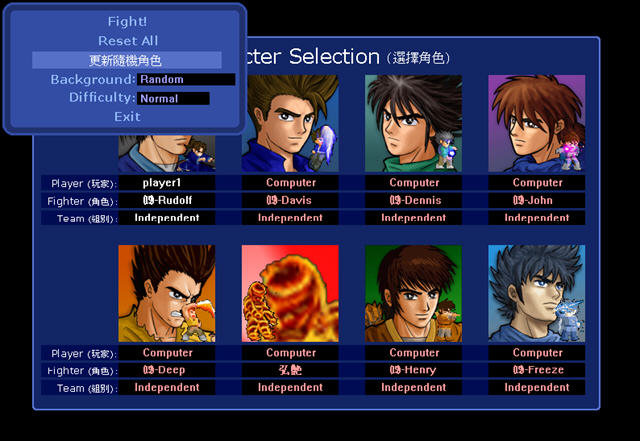The image size is (640, 441).
Task: Select John character portrait
Action: pos(537,123)
